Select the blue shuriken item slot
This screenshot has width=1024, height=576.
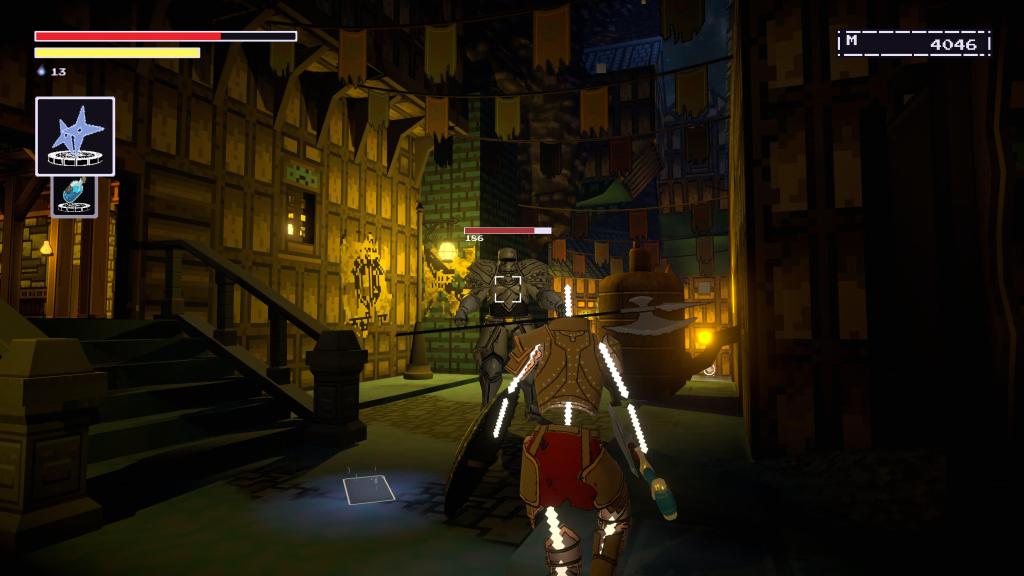75,136
